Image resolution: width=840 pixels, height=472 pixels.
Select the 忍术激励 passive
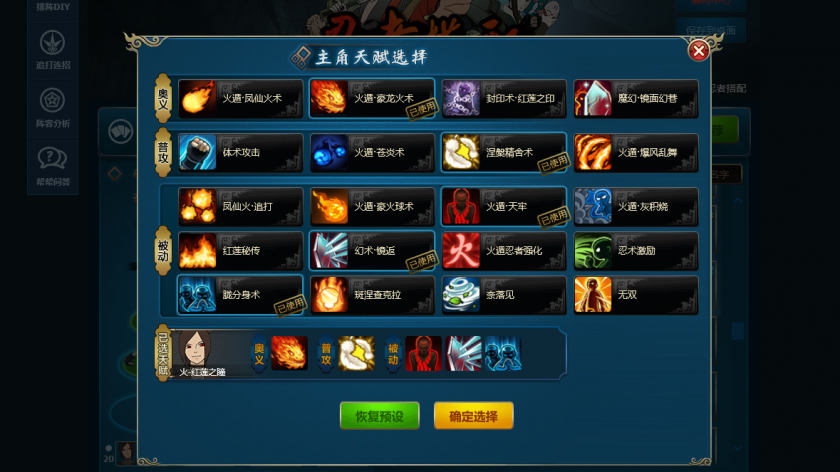pos(635,251)
